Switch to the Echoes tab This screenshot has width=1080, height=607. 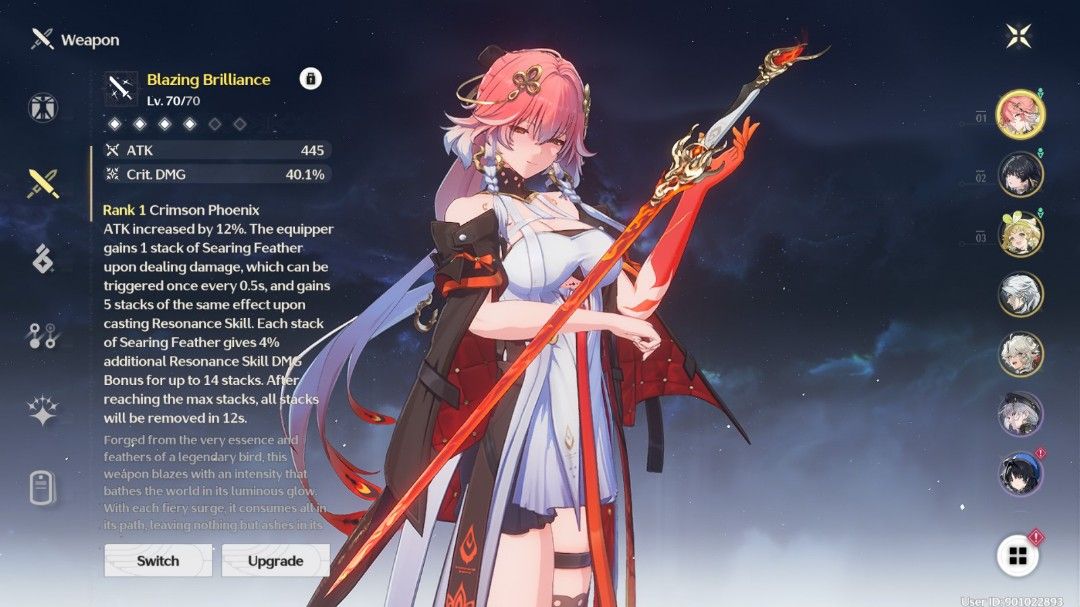(43, 259)
